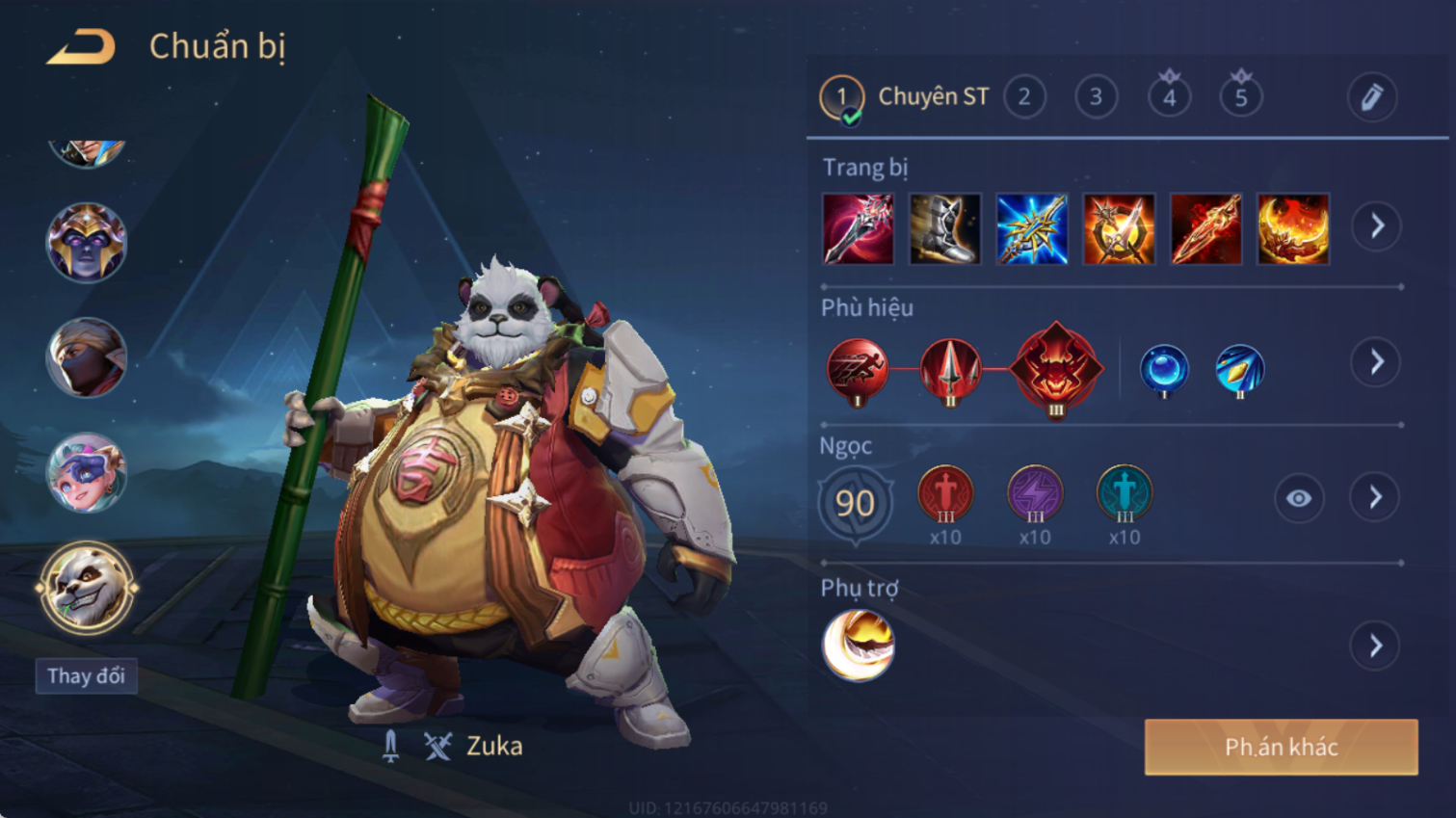
Task: Go back using the return arrow
Action: [x=82, y=46]
